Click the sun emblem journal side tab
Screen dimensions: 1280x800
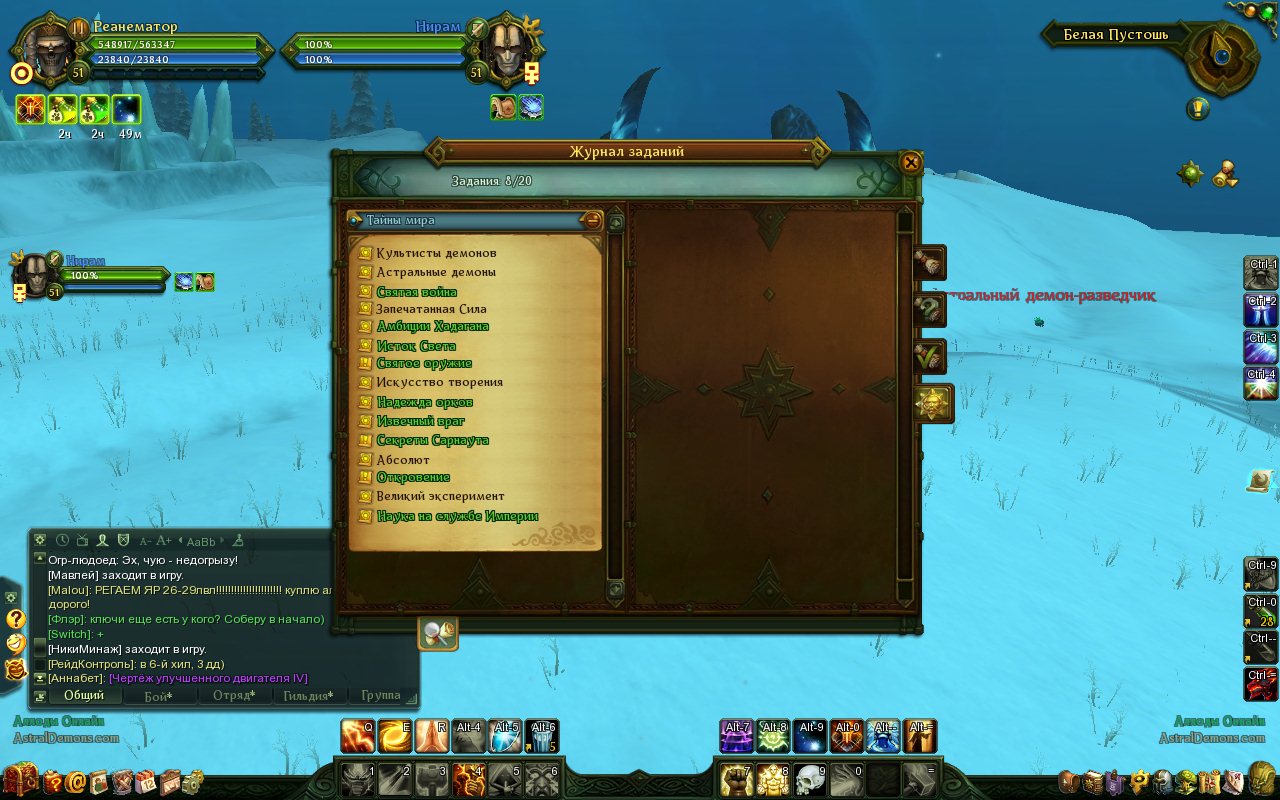coord(932,404)
